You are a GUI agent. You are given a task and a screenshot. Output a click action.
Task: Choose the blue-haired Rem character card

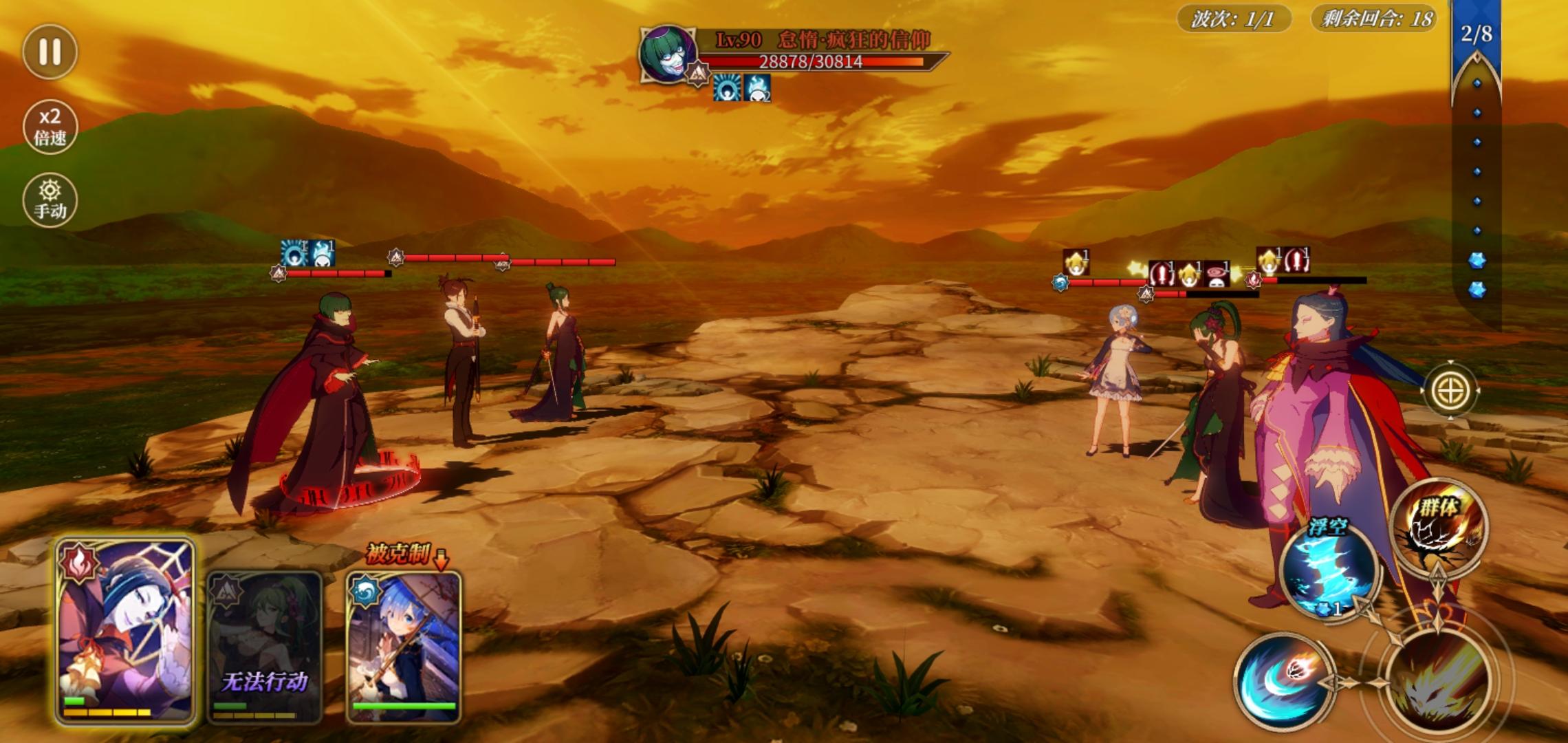[x=404, y=647]
